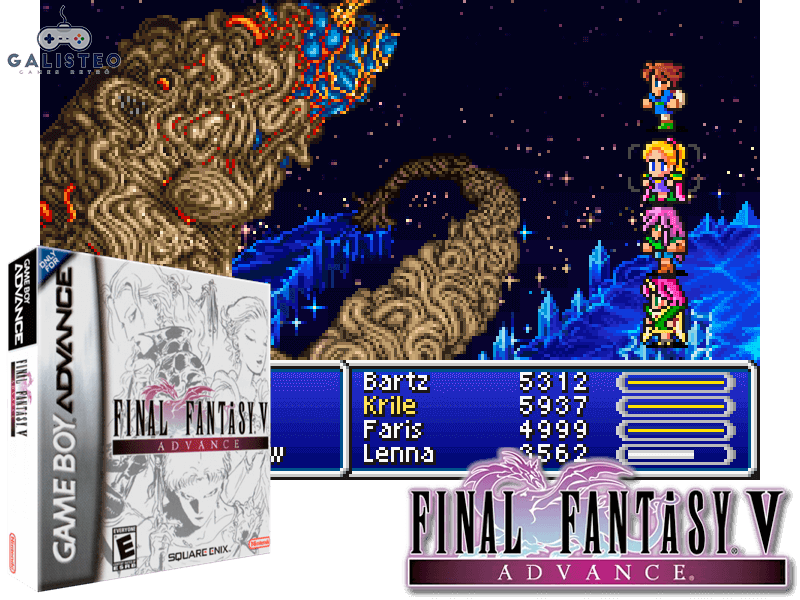Pick Faris from the party status window

[391, 430]
